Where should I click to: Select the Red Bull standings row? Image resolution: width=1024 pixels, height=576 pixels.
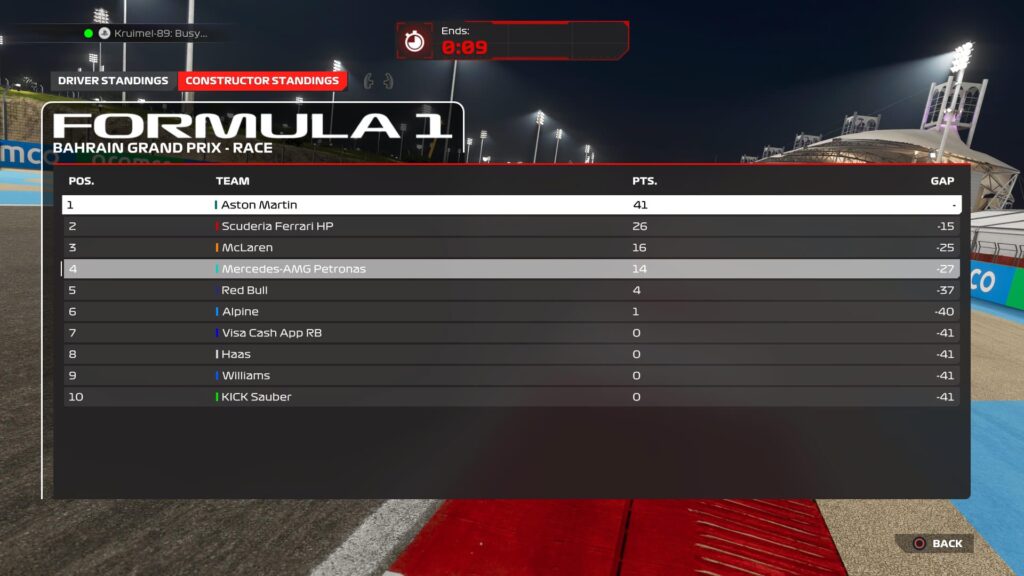[510, 290]
